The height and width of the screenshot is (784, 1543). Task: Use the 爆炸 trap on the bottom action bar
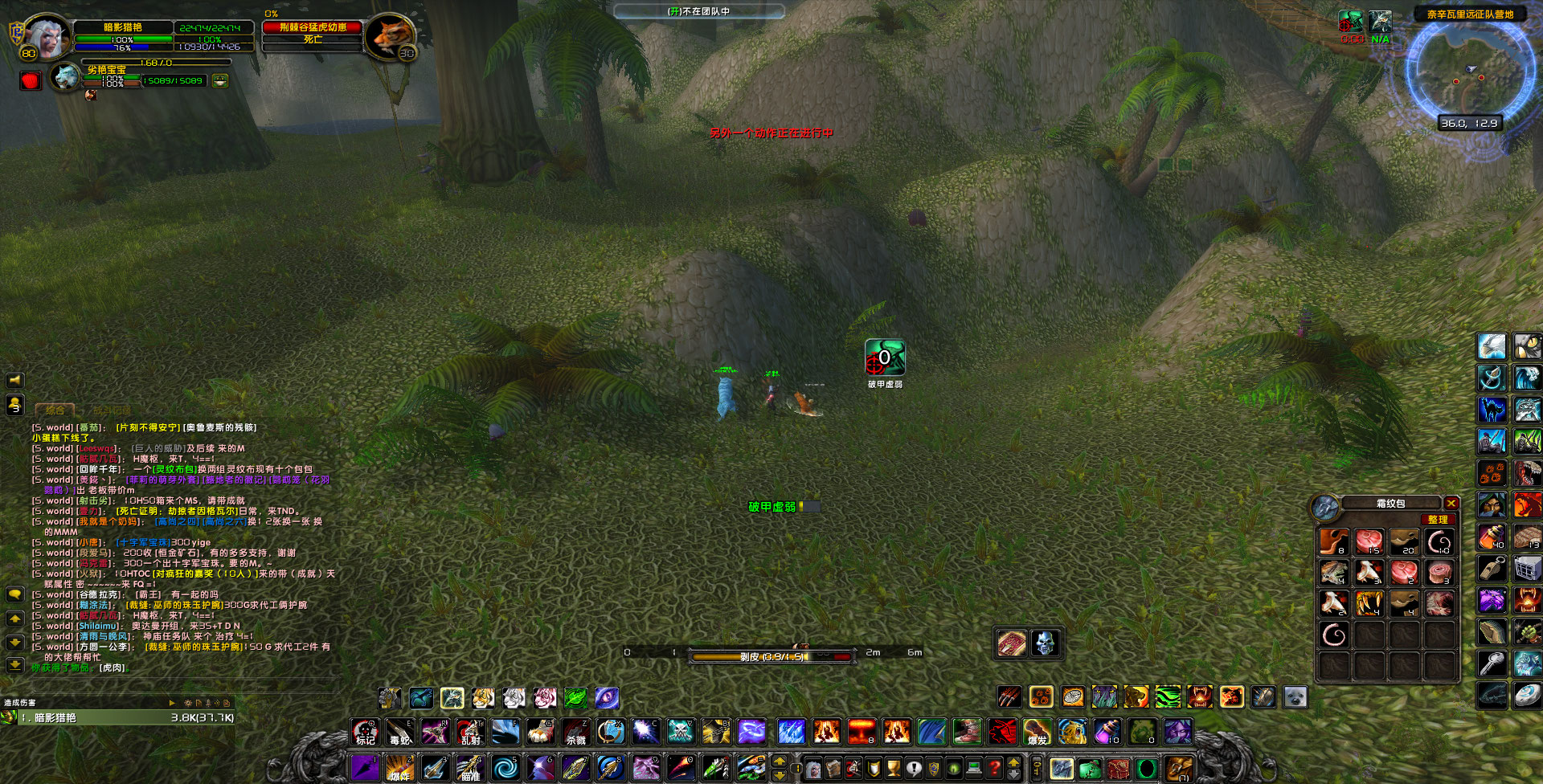(399, 769)
